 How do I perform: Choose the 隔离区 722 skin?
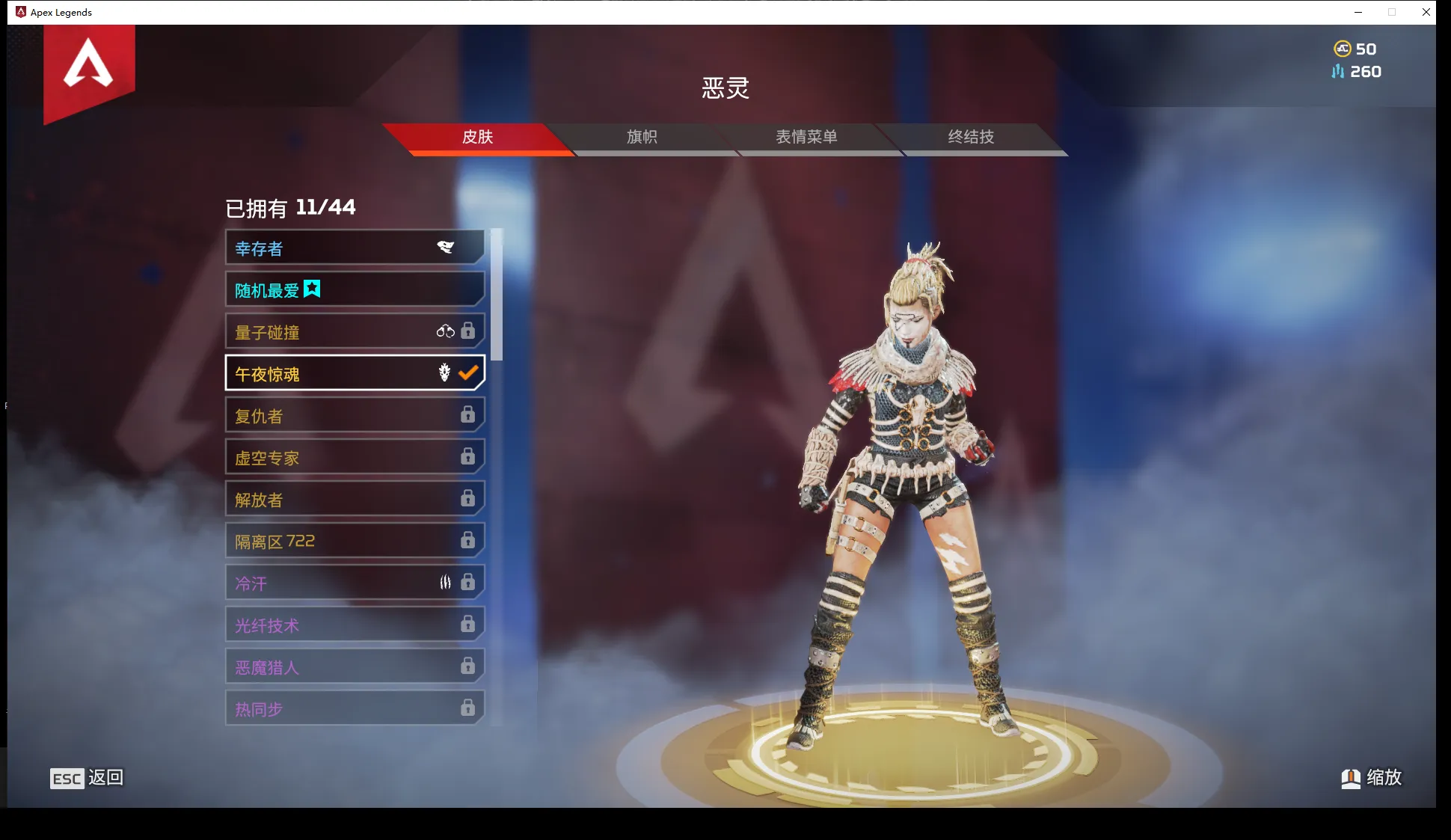(x=355, y=542)
